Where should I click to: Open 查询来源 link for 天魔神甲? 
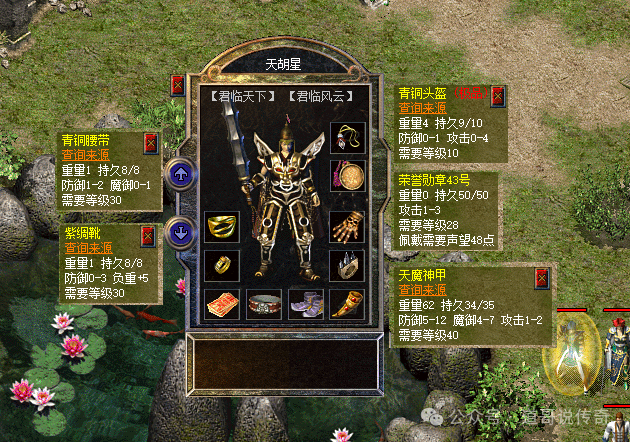[421, 288]
